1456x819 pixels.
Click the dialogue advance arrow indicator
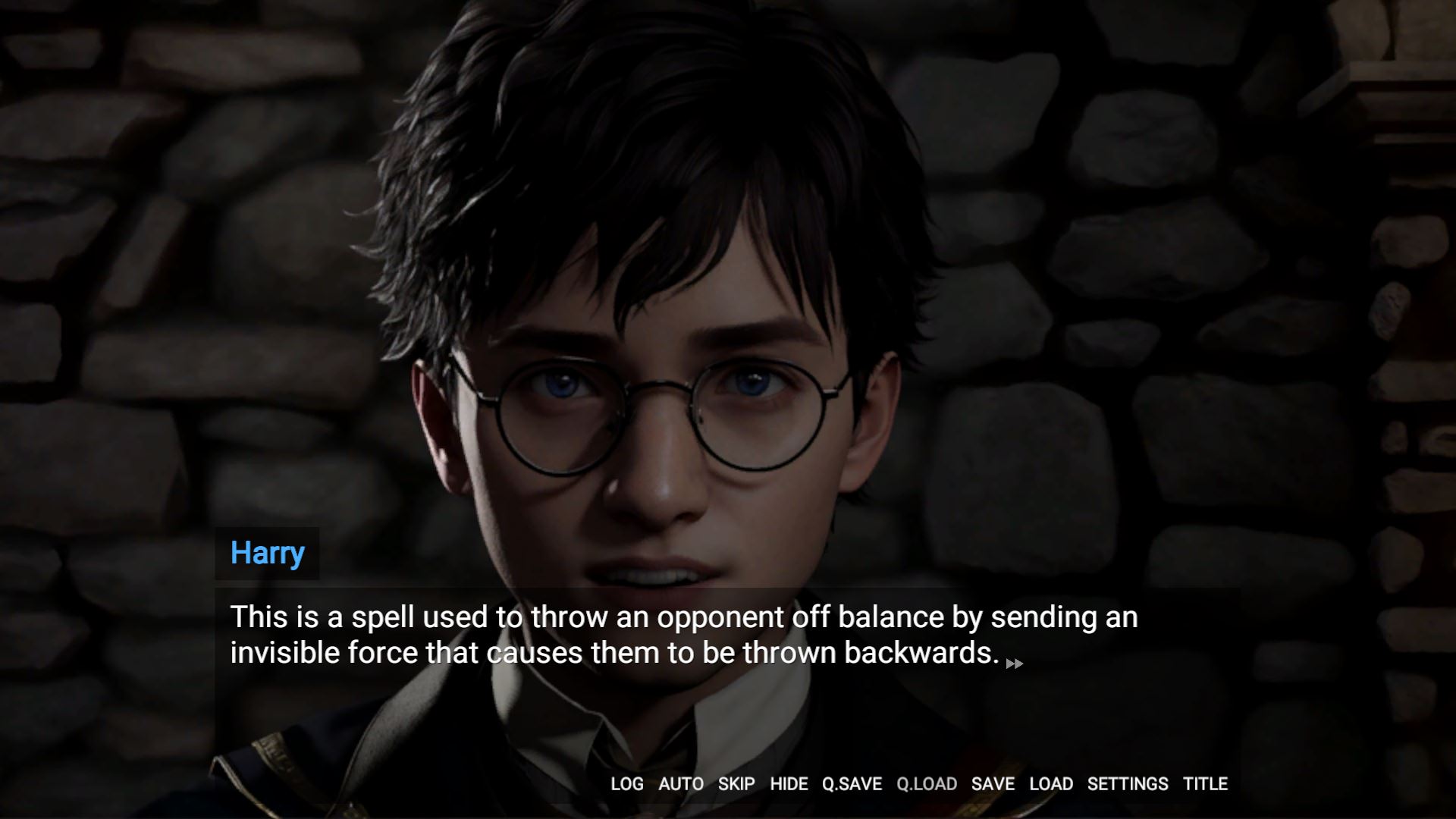point(1014,664)
